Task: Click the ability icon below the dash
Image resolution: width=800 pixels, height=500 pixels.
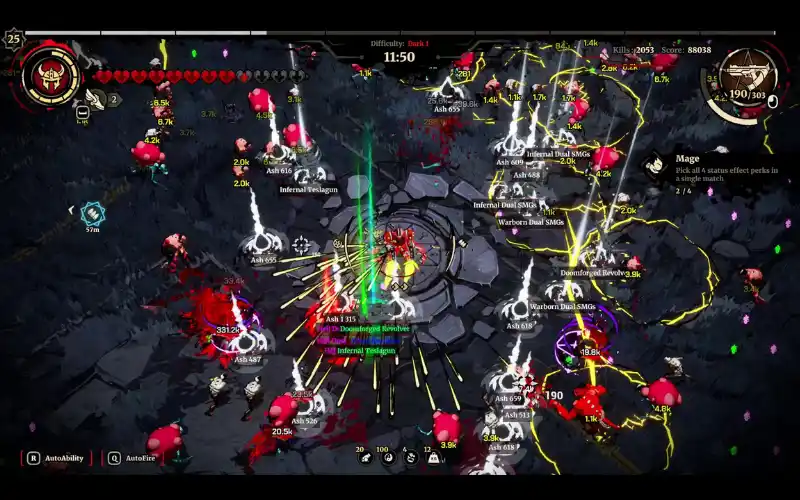Action: 83,113
